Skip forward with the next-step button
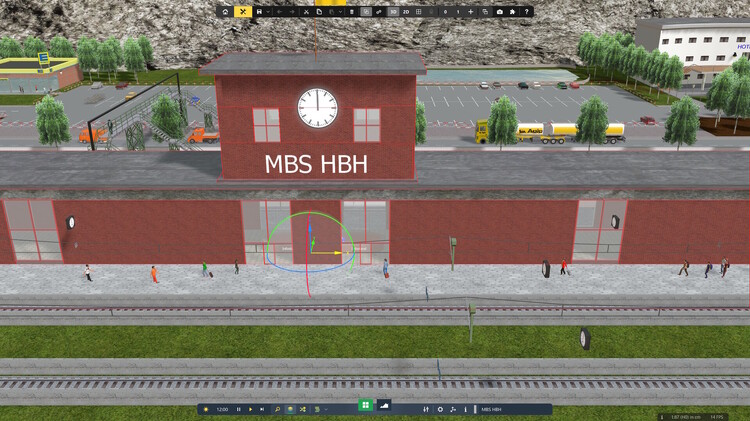The height and width of the screenshot is (421, 750). (262, 409)
